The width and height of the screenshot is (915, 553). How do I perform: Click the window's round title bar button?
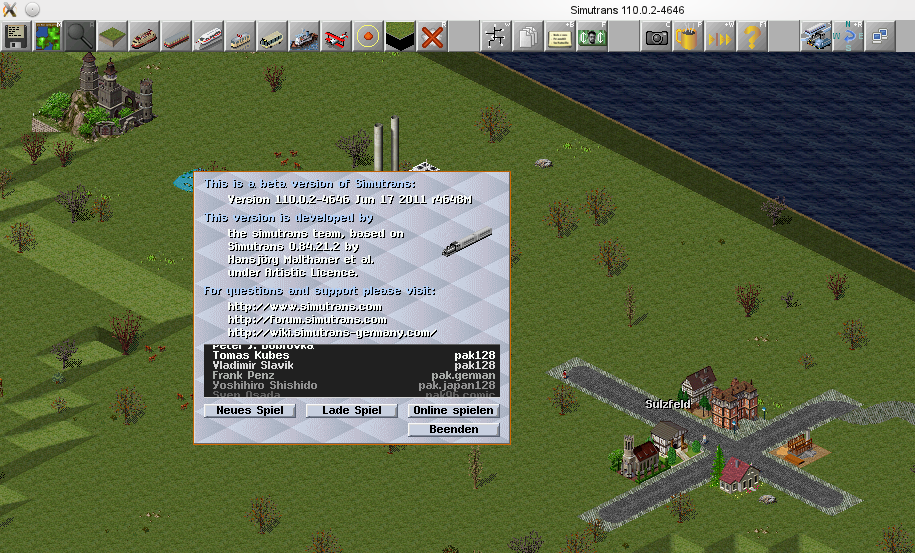coord(32,8)
